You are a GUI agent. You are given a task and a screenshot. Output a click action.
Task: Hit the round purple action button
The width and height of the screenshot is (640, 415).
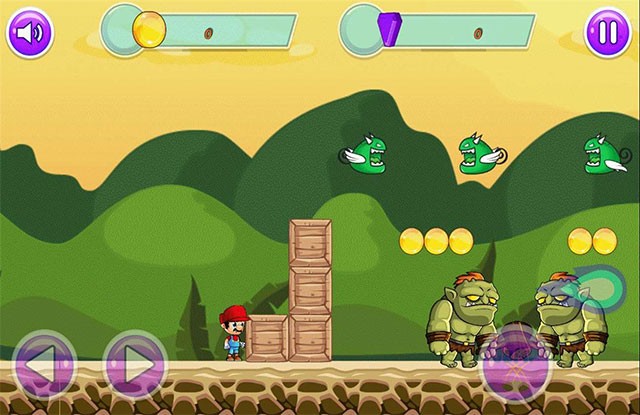[516, 366]
